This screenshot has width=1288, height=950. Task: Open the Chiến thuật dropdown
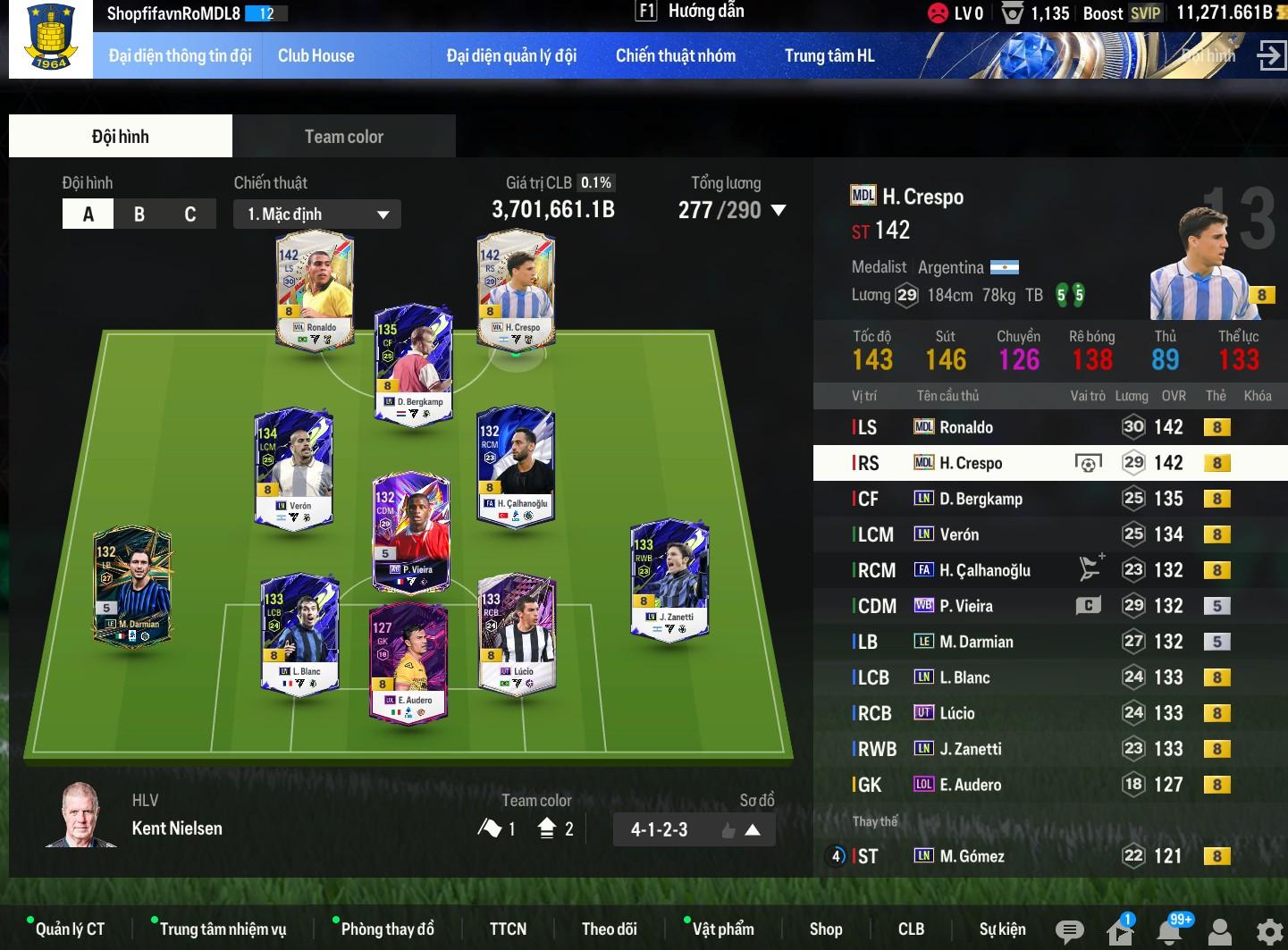pos(317,214)
